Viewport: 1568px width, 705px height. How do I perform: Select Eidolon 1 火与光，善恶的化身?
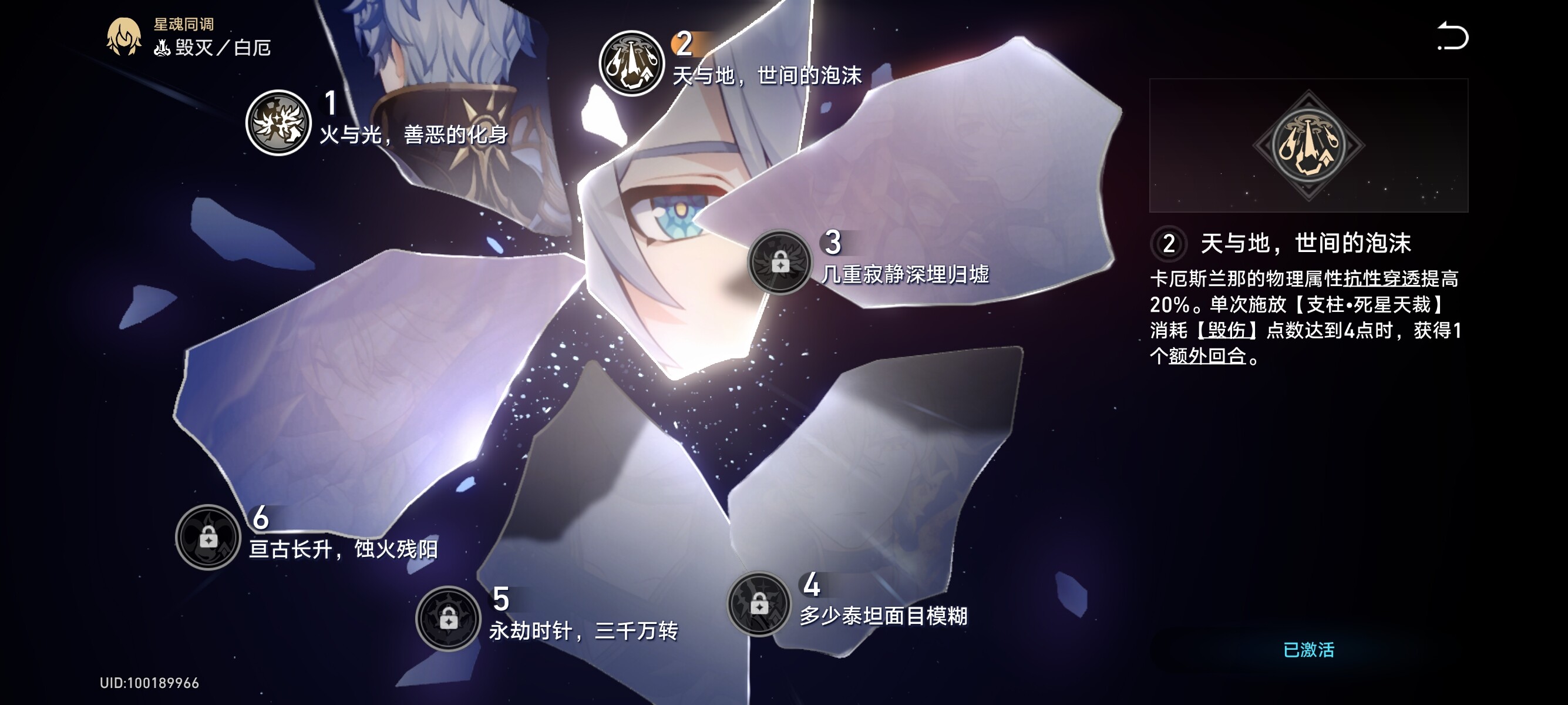[x=278, y=123]
